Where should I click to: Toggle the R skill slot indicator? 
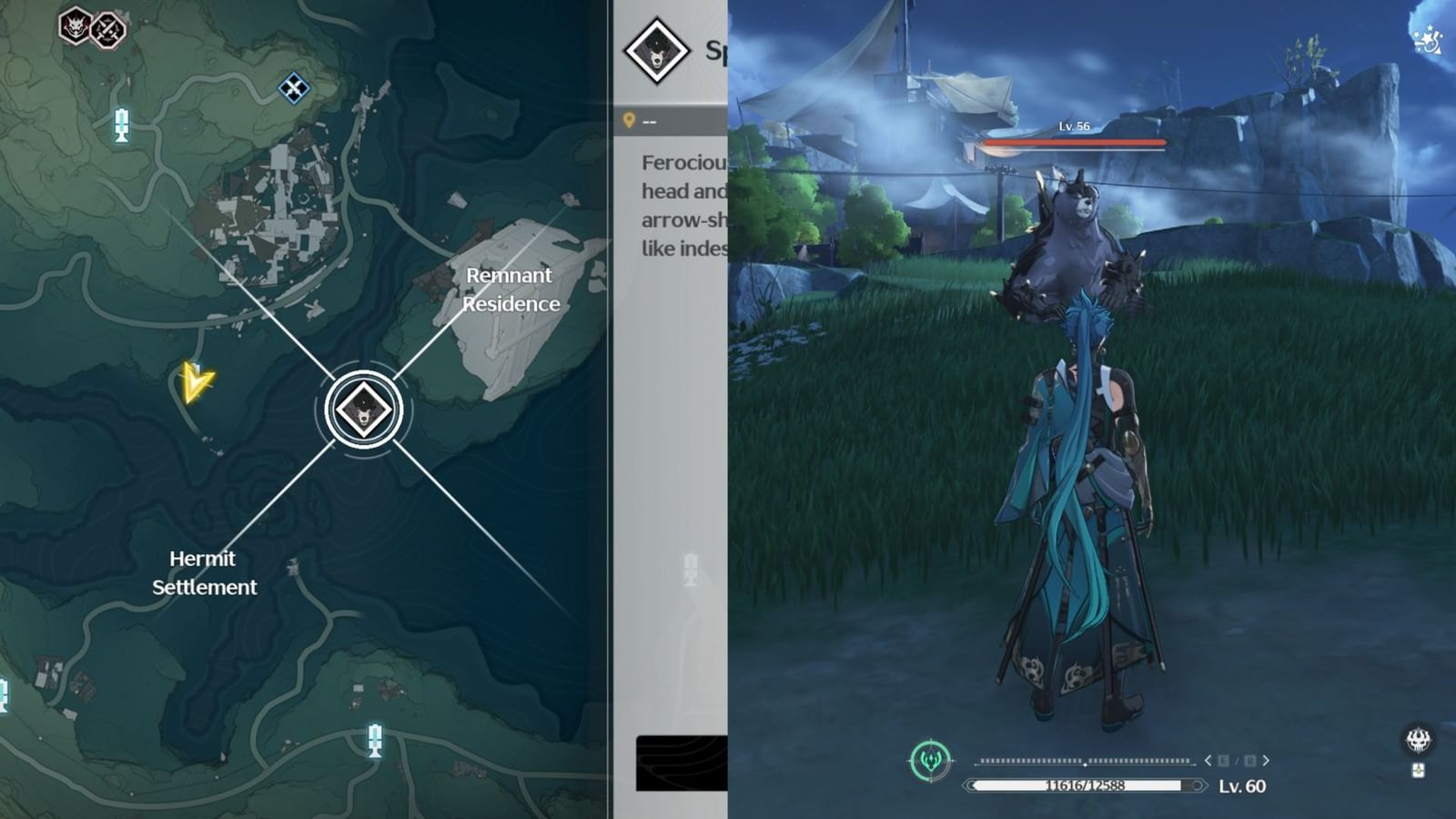[1250, 760]
